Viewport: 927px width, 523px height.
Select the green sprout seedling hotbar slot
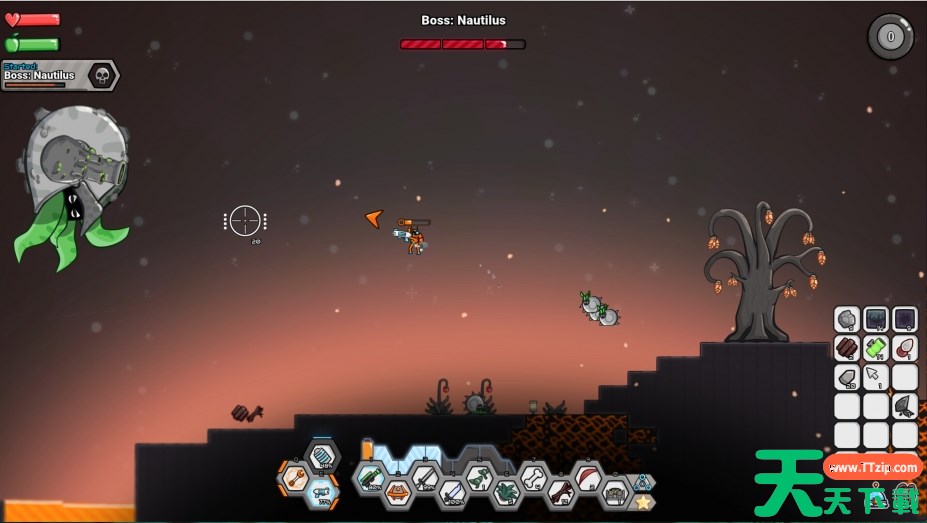tap(478, 477)
